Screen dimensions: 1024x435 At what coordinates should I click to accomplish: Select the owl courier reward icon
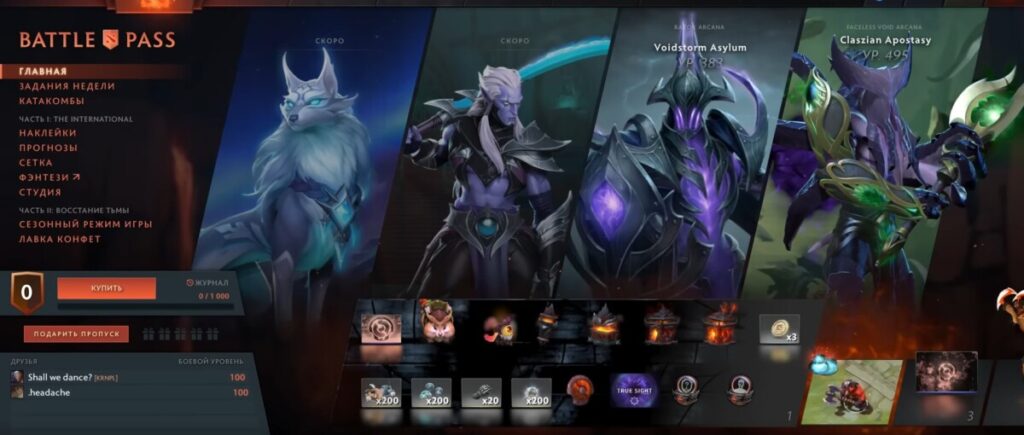tap(437, 322)
